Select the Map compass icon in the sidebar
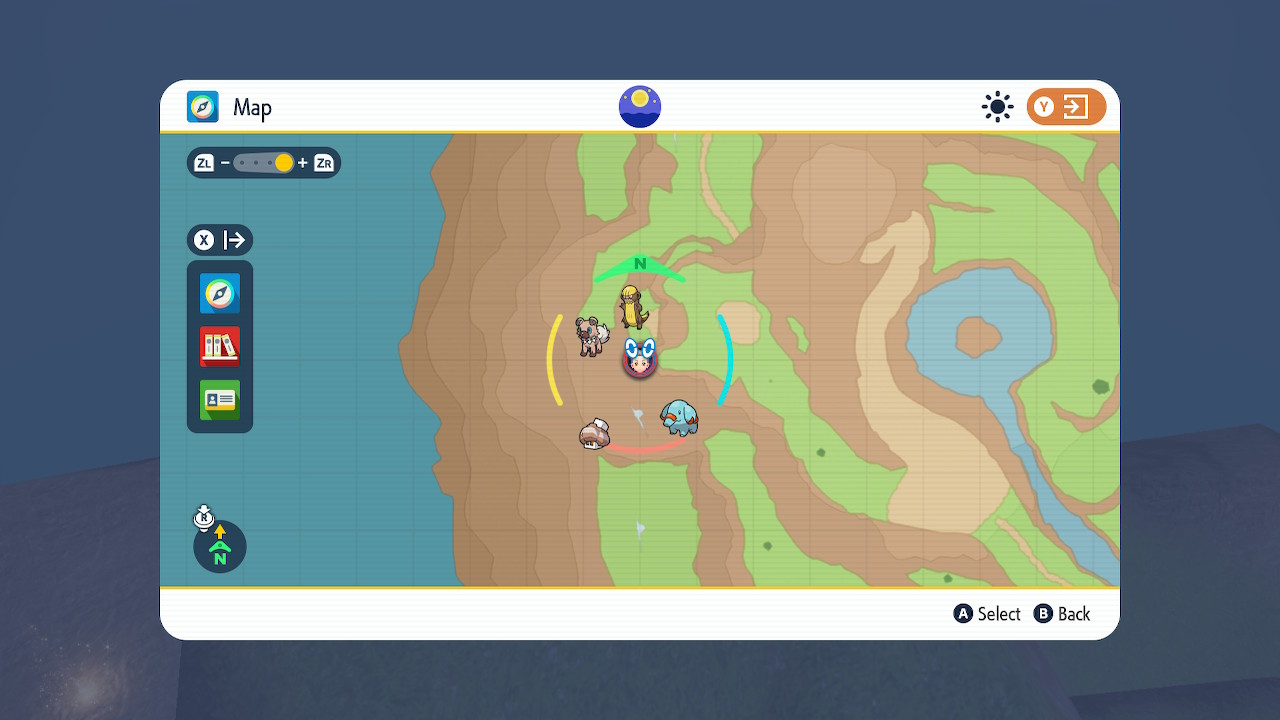Image resolution: width=1280 pixels, height=720 pixels. point(219,294)
